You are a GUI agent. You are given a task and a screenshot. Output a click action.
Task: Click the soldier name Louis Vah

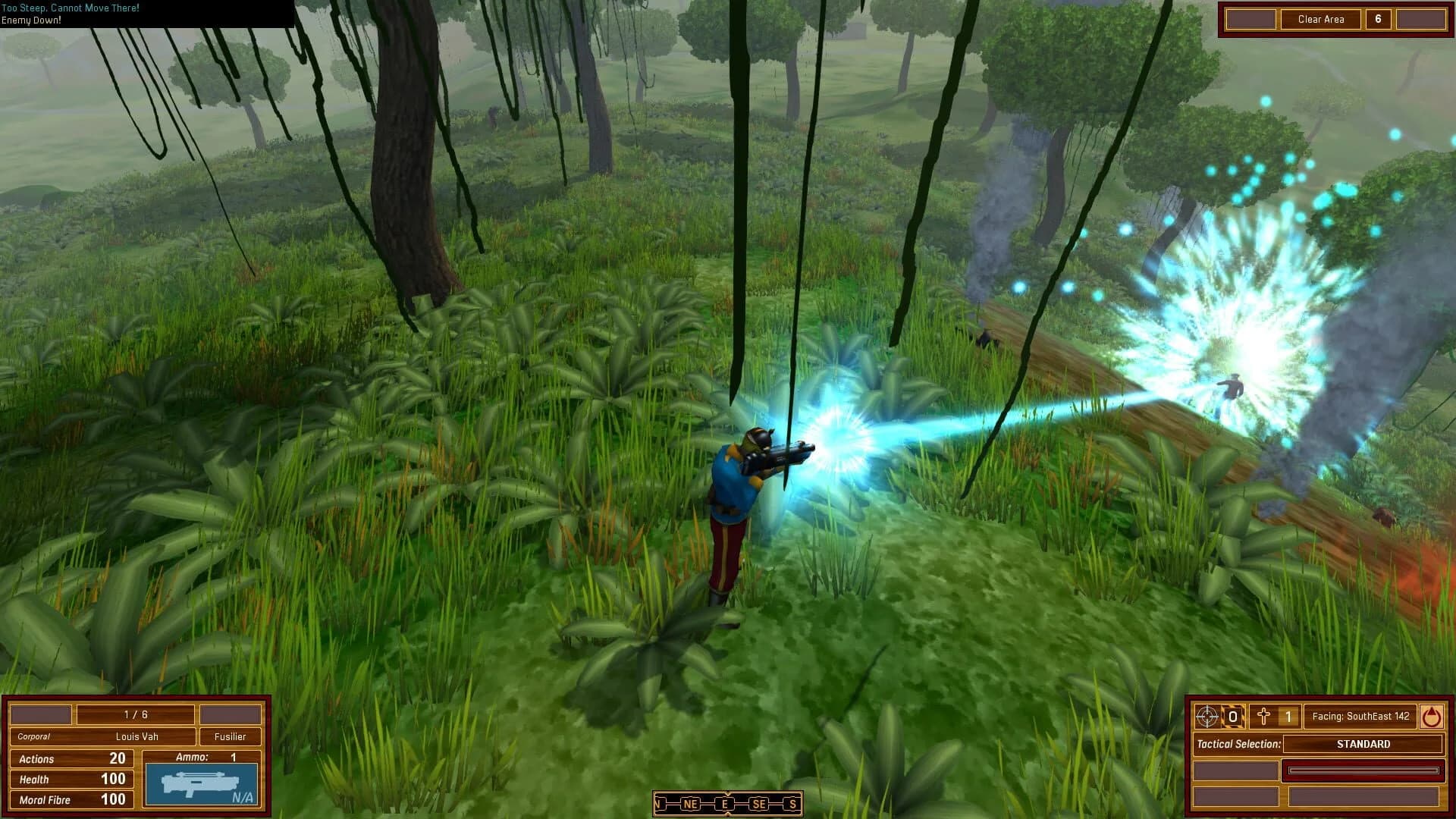[135, 736]
